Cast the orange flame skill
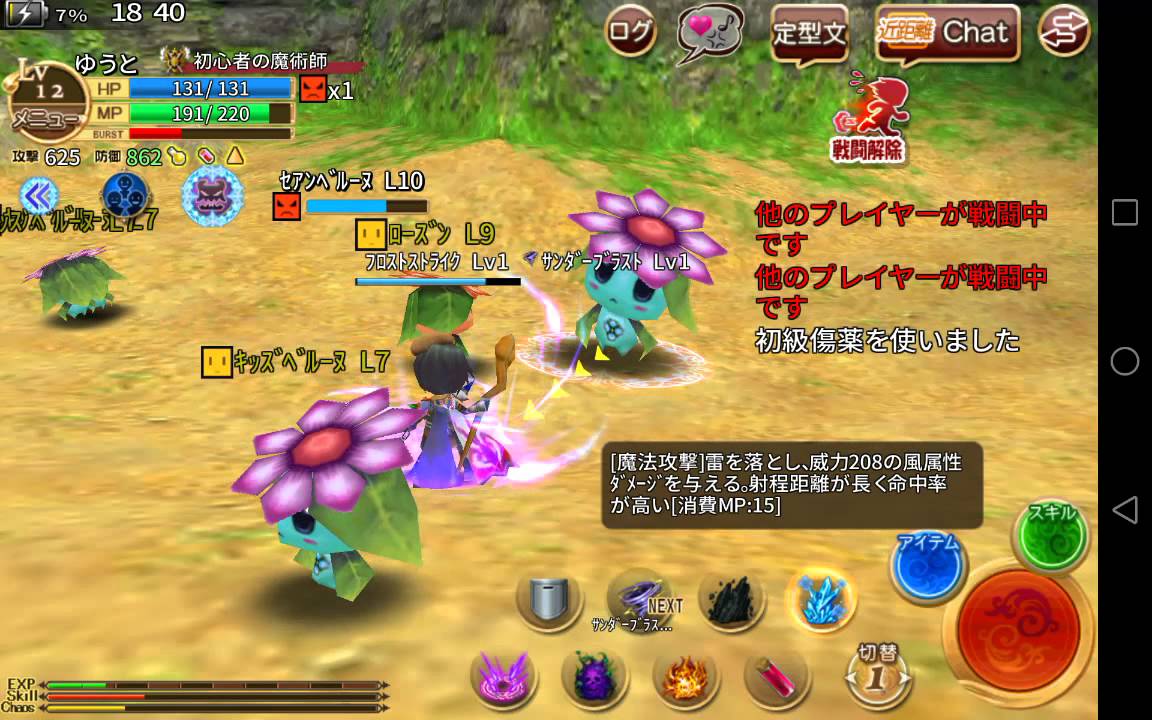This screenshot has width=1152, height=720. pyautogui.click(x=686, y=678)
